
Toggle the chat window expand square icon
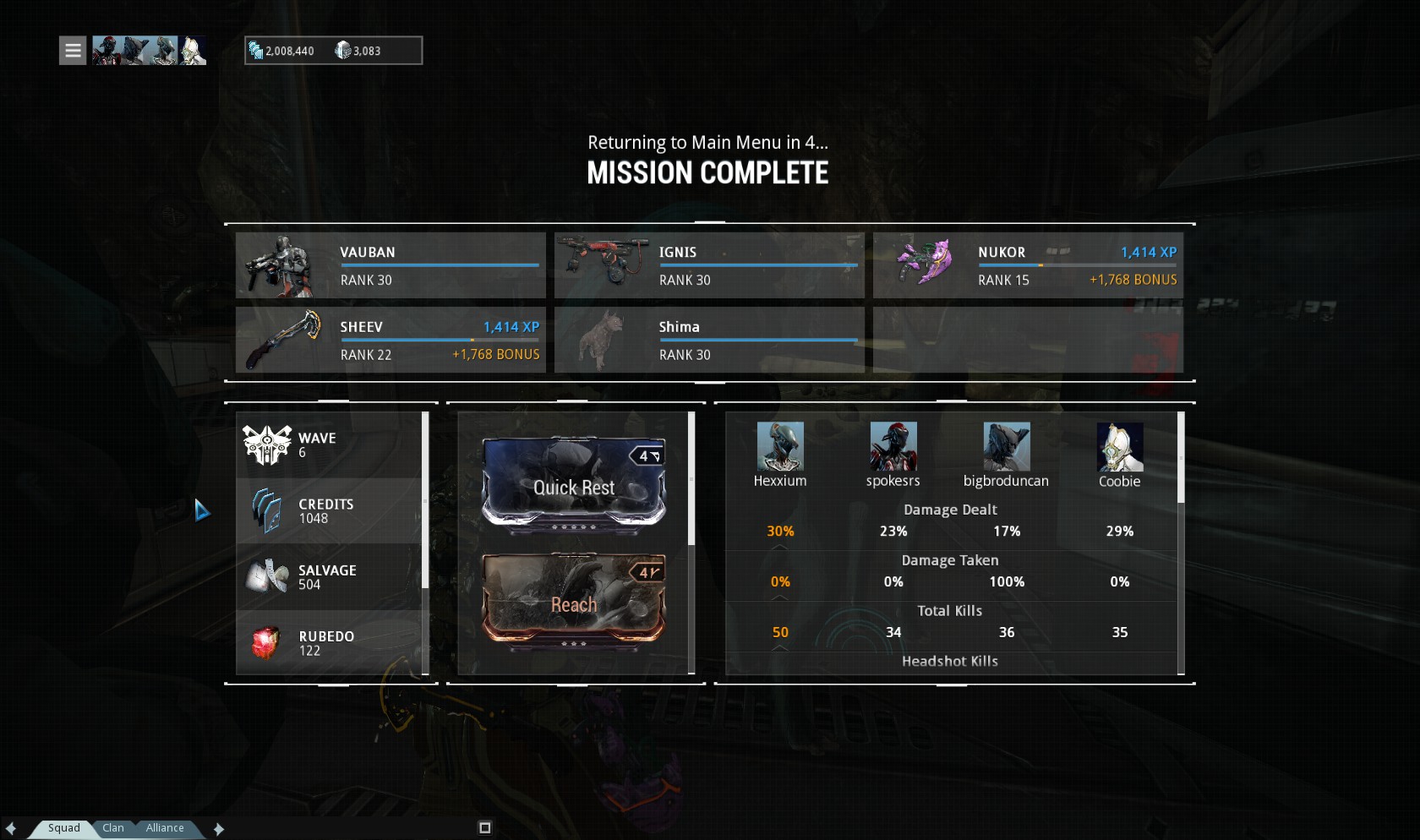point(484,828)
